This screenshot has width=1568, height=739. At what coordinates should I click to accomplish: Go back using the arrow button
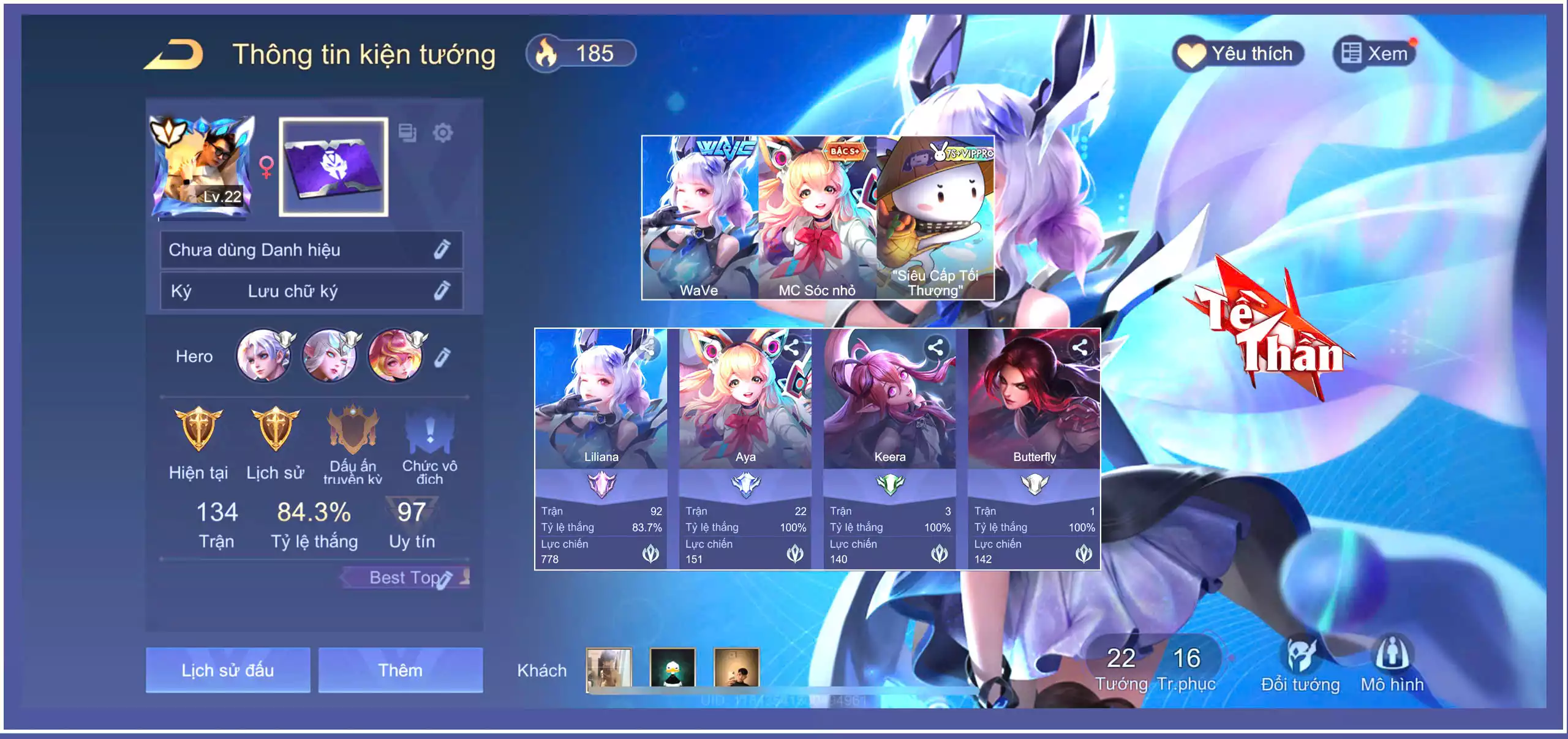click(x=175, y=54)
